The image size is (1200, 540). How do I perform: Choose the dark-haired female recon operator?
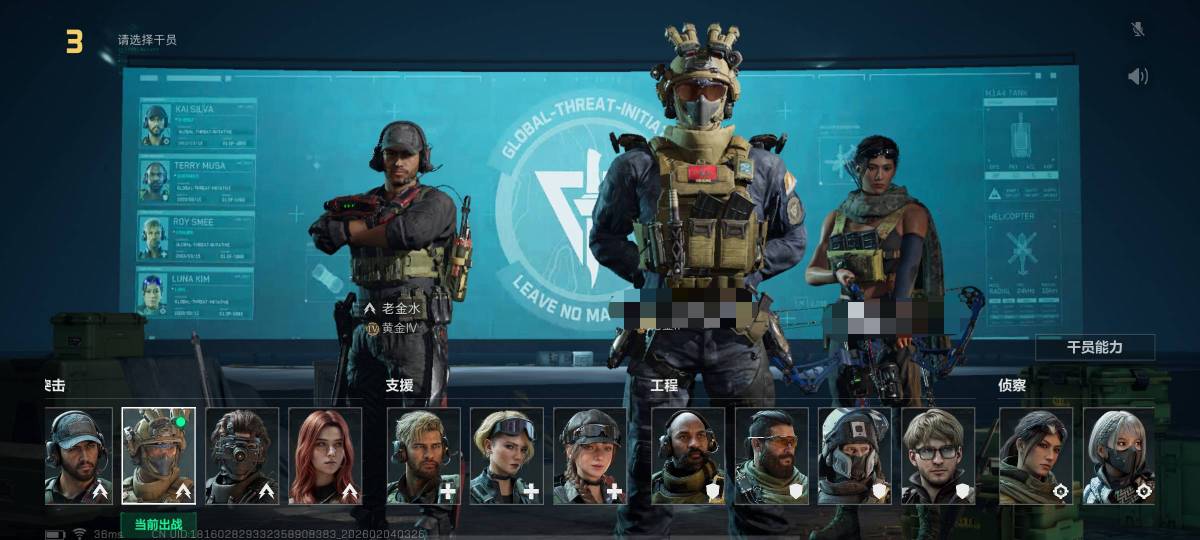pos(1035,455)
